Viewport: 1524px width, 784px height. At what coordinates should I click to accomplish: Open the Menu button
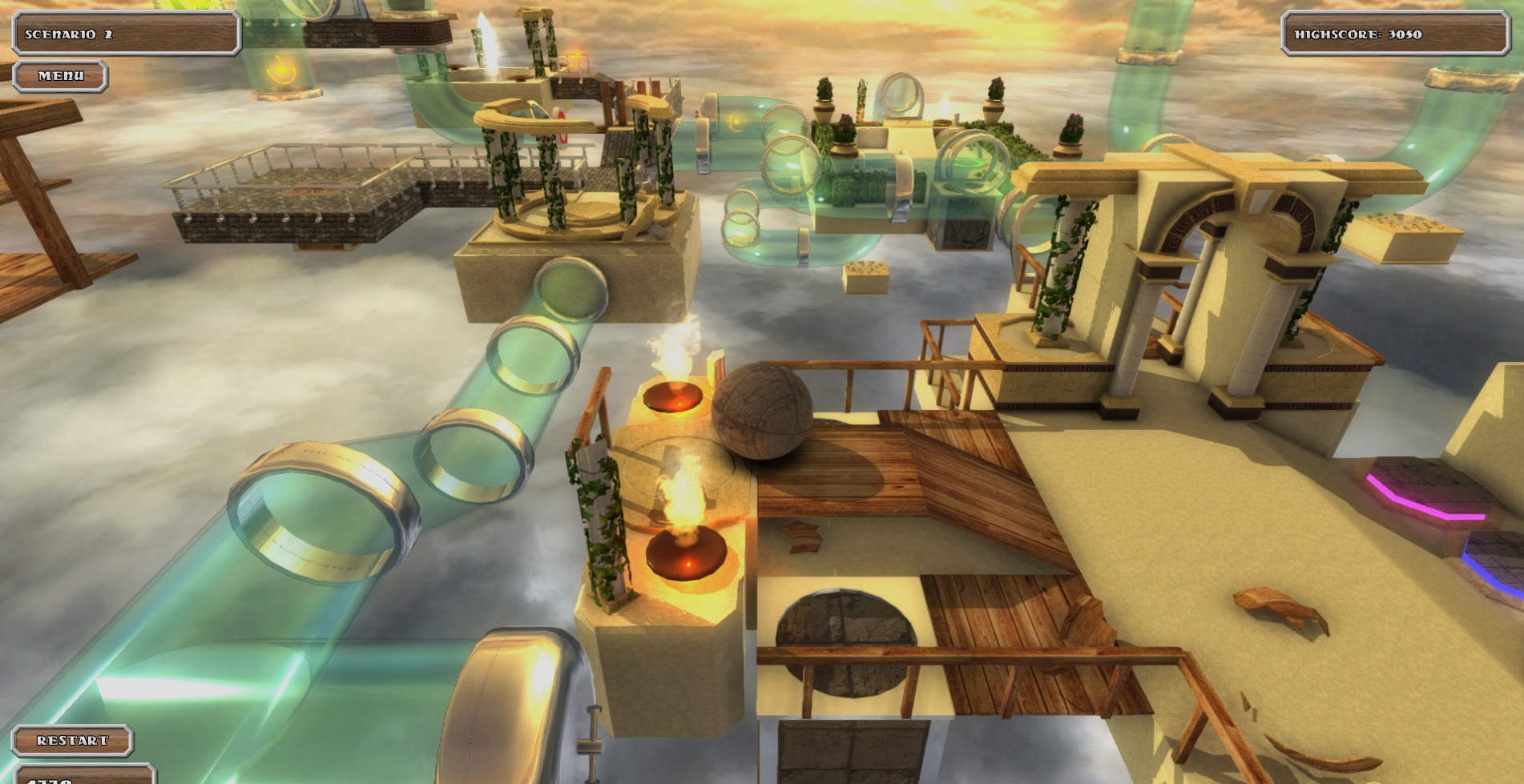(x=61, y=76)
